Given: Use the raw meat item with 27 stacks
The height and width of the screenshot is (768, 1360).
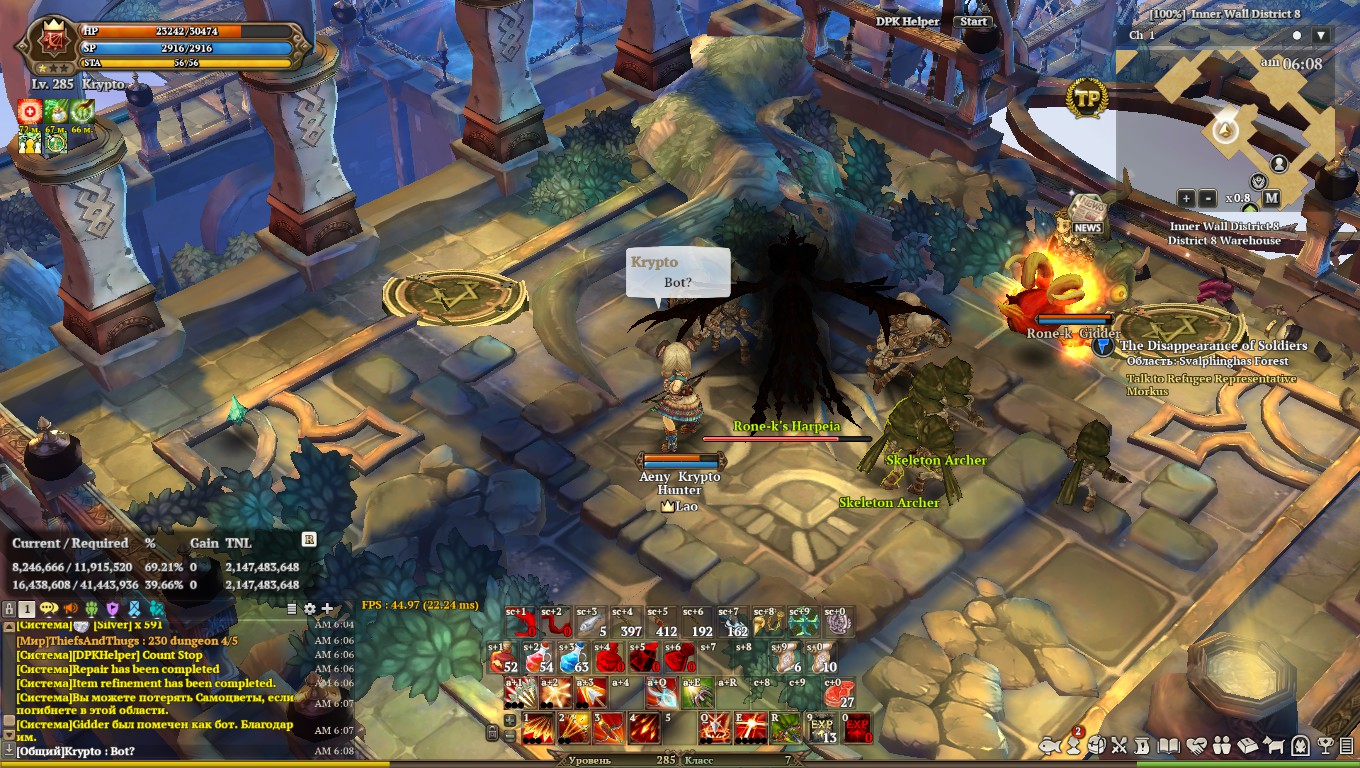Looking at the screenshot, I should click(x=839, y=693).
